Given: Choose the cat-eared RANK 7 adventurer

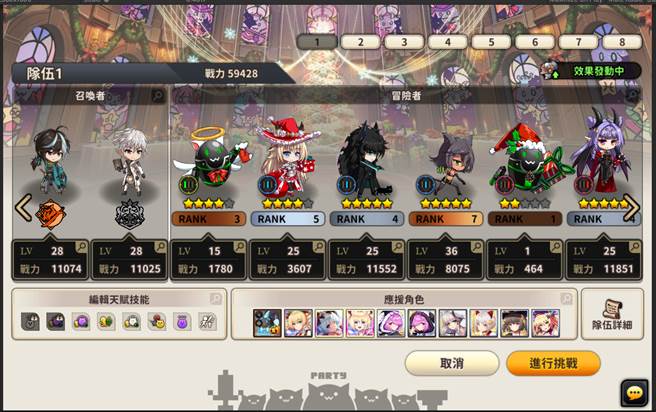Looking at the screenshot, I should click(445, 160).
